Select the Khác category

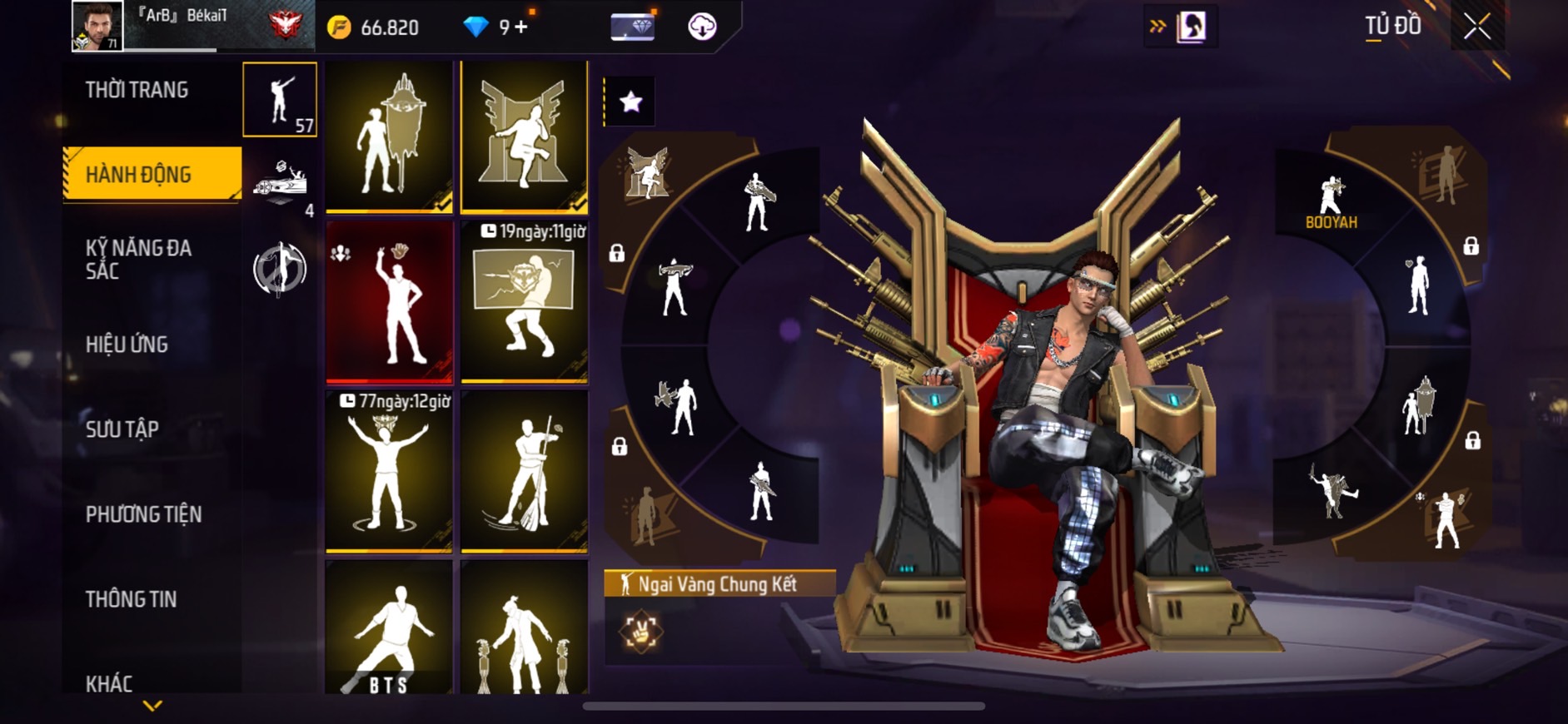[109, 683]
